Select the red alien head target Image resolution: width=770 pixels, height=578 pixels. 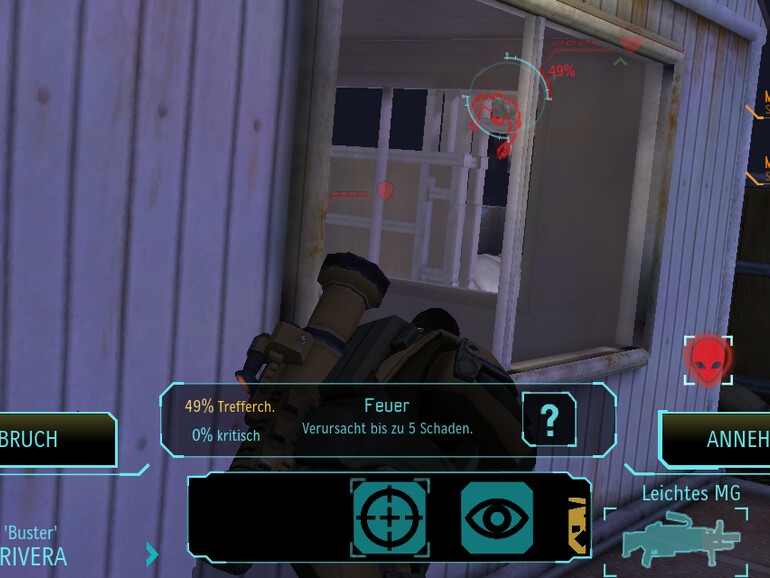pos(707,359)
